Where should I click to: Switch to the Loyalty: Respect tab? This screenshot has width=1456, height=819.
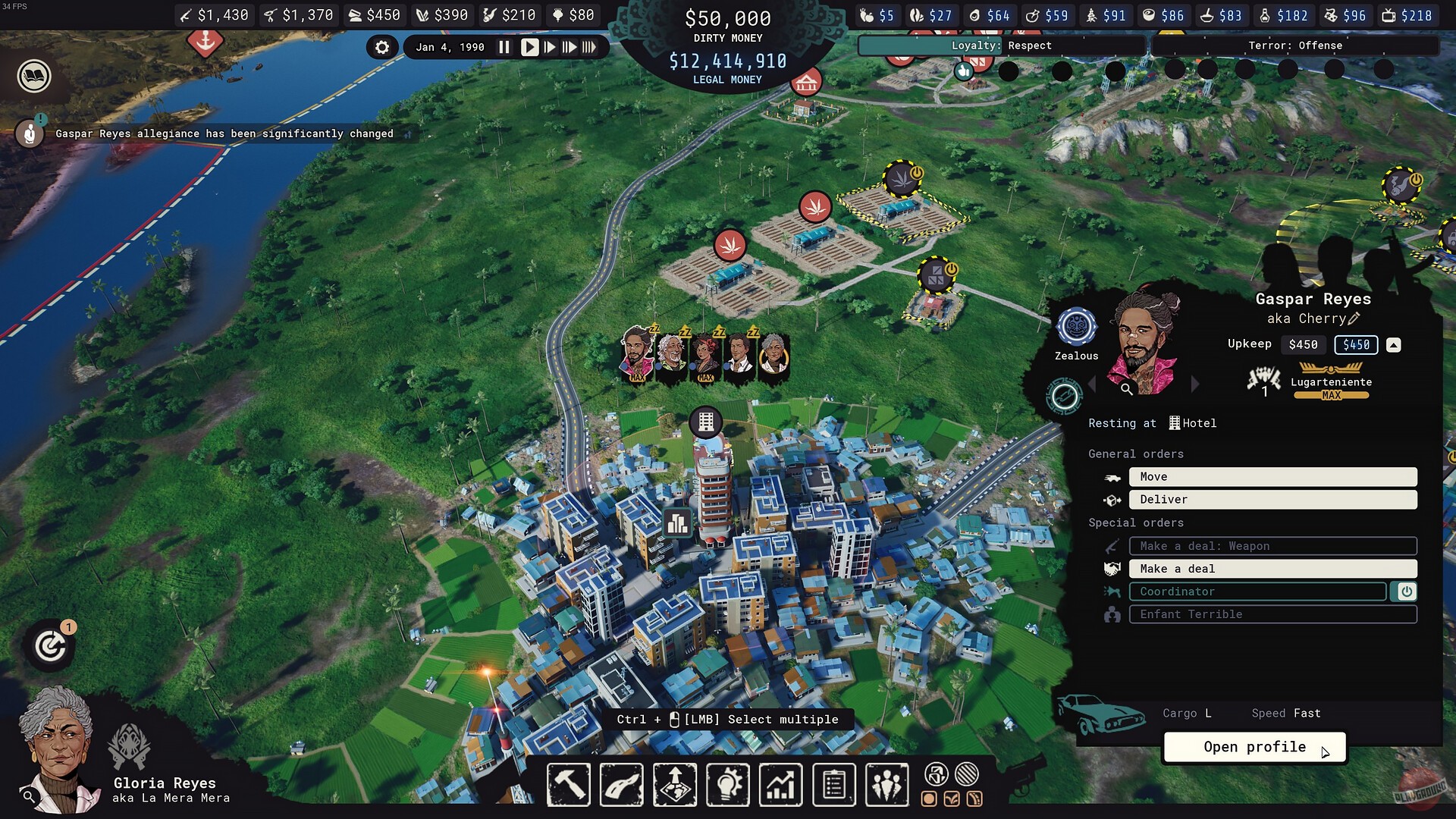click(x=1003, y=45)
